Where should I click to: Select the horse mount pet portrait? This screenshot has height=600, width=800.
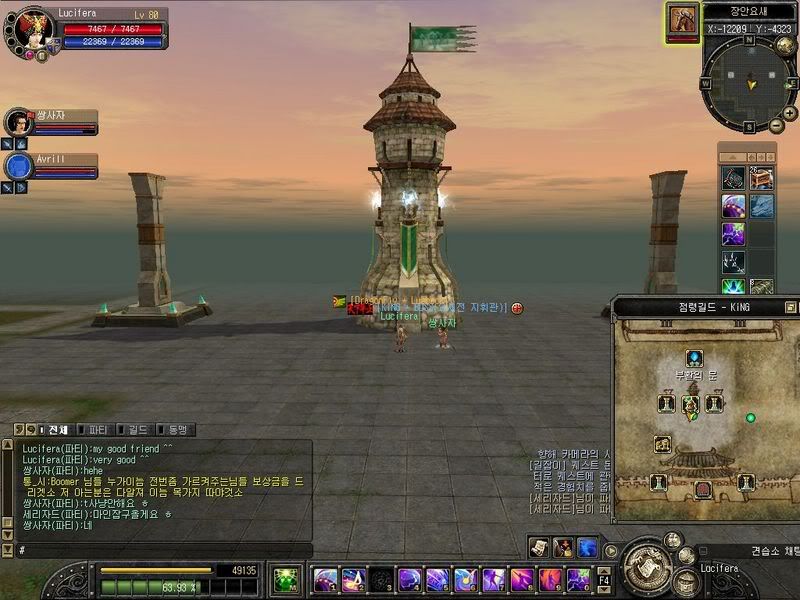[683, 20]
